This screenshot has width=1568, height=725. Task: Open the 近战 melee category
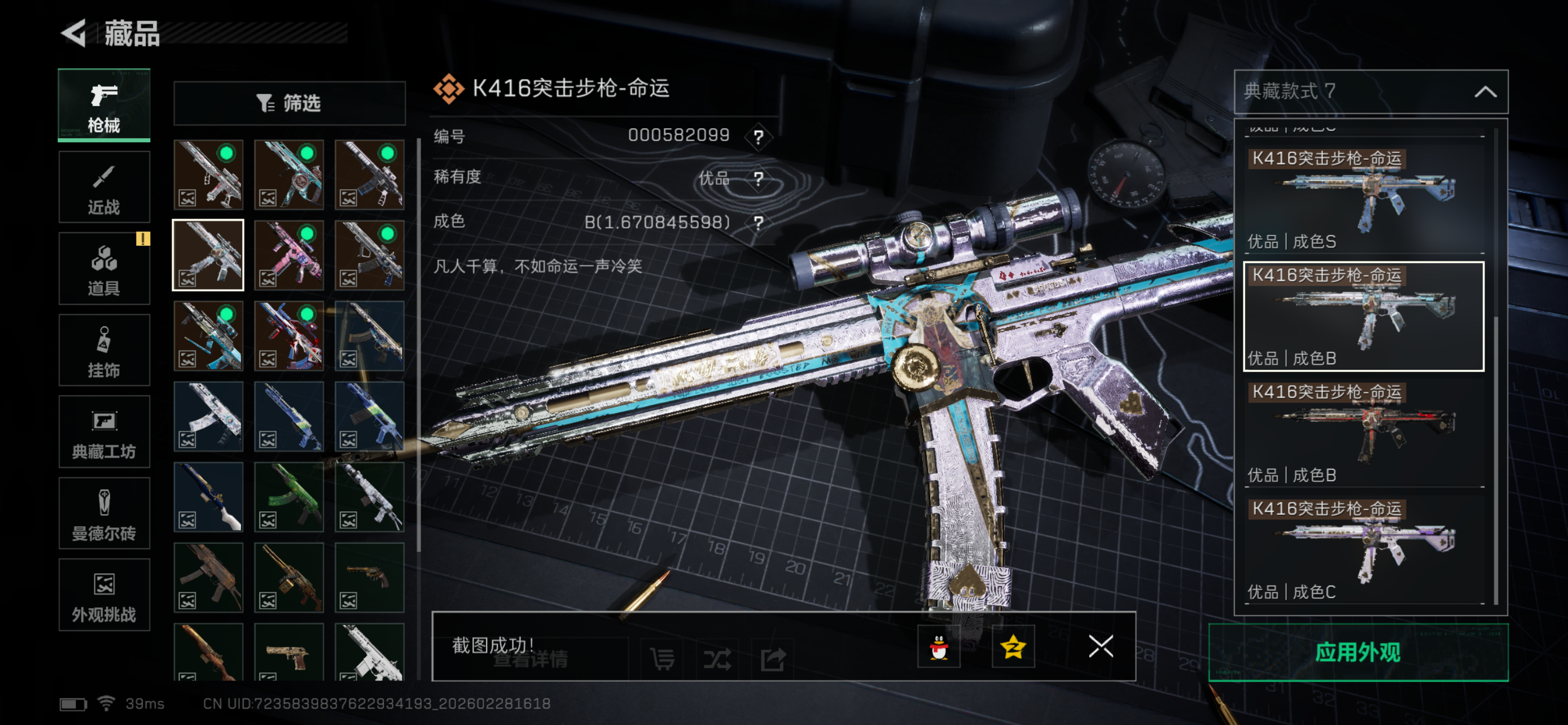(104, 187)
